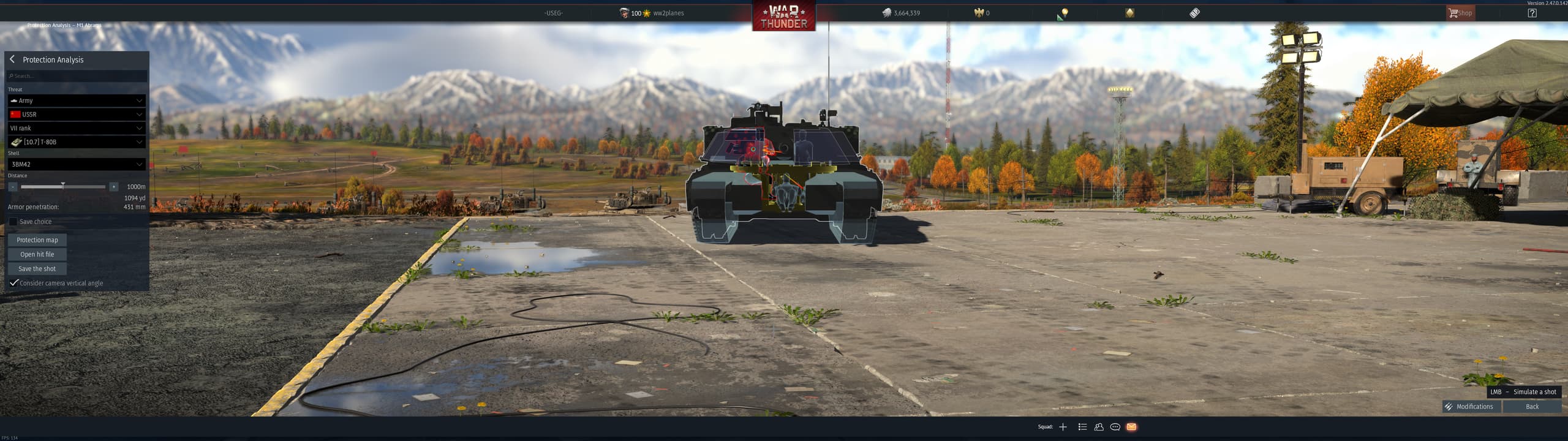Increase distance with the plus button
The image size is (1568, 441).
pos(113,187)
